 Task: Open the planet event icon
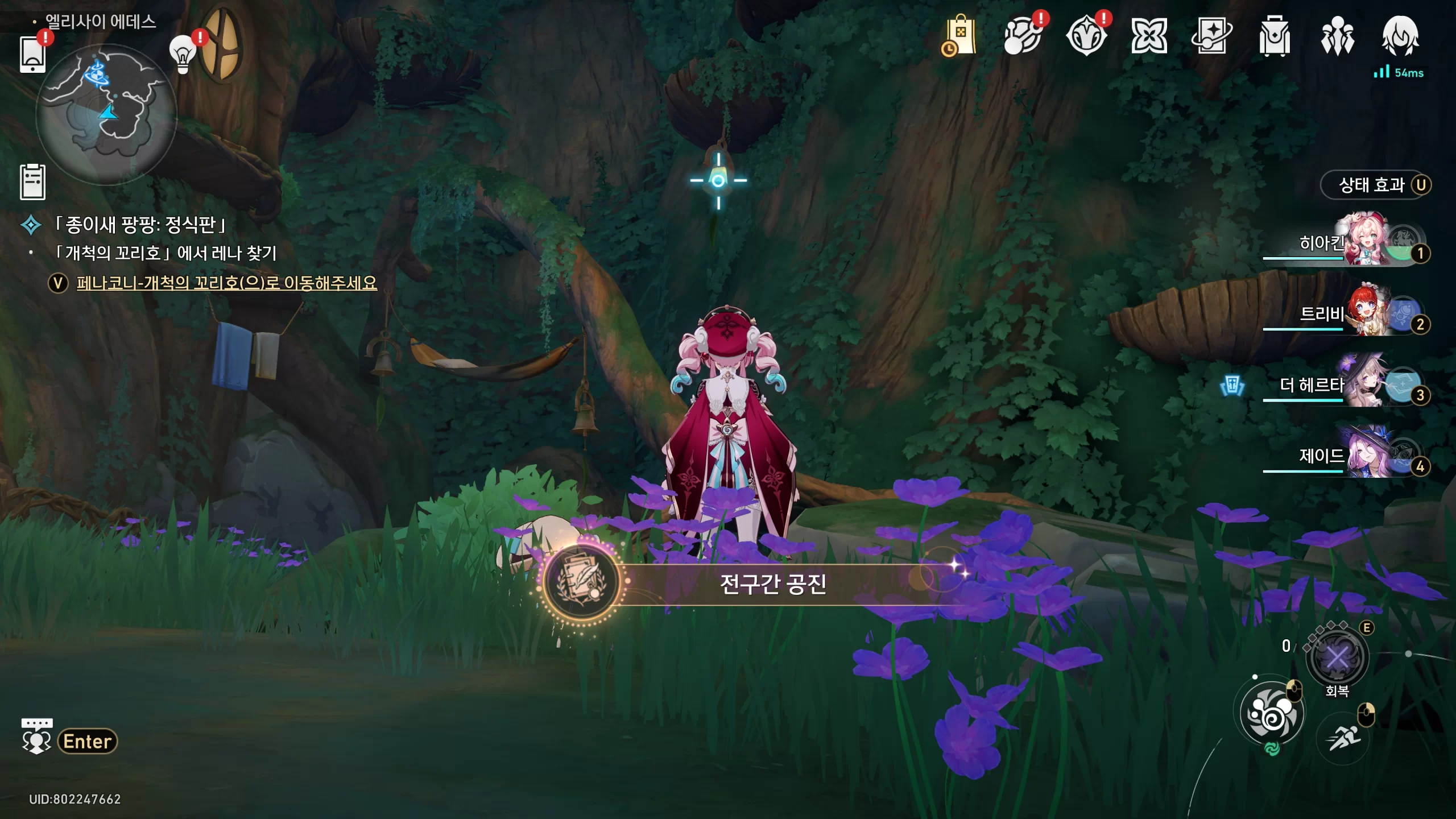(x=1023, y=36)
